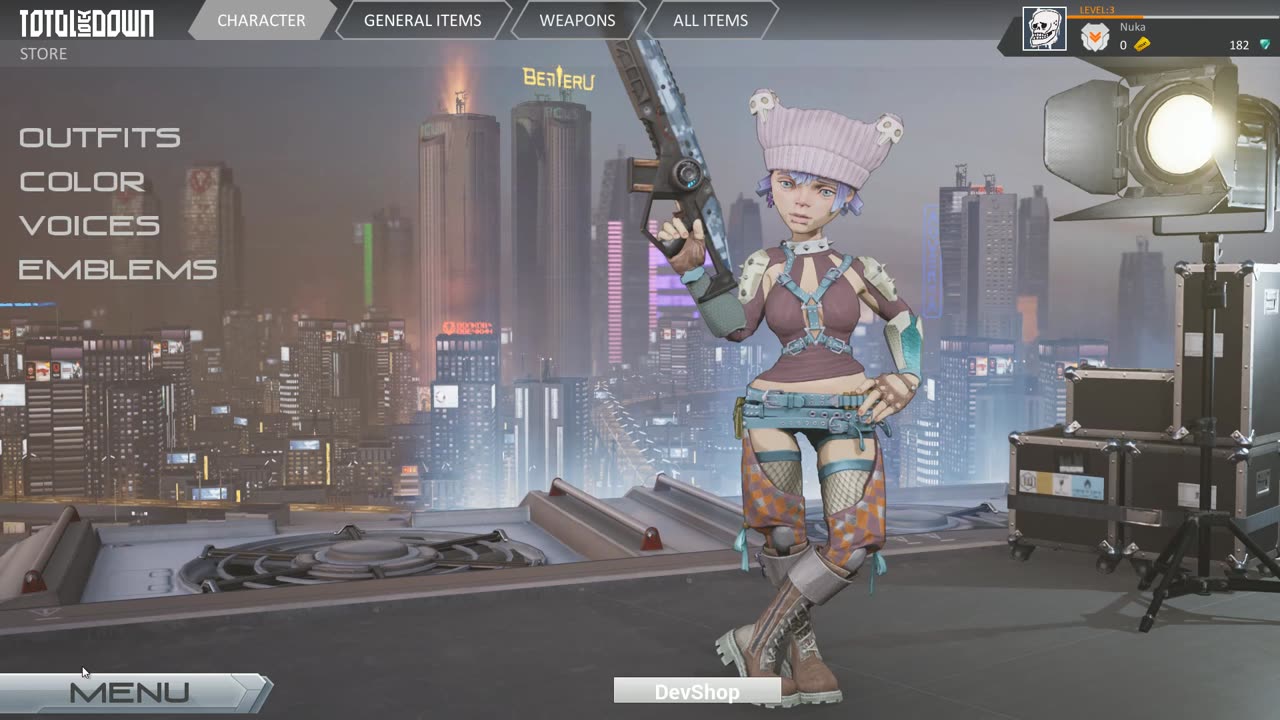The height and width of the screenshot is (720, 1280).
Task: Choose the Color category
Action: (82, 181)
